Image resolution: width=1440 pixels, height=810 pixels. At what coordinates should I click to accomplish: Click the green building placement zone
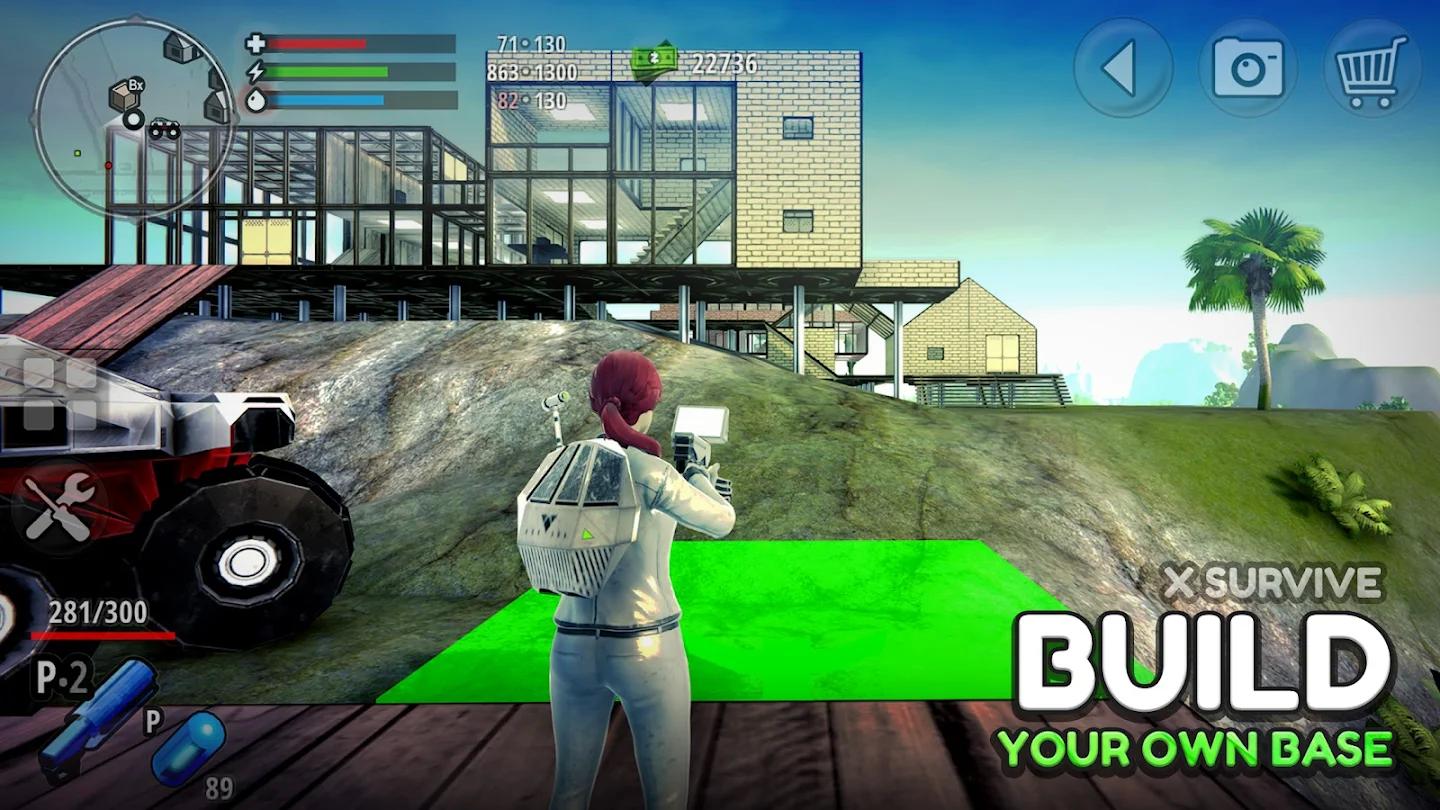[x=830, y=620]
